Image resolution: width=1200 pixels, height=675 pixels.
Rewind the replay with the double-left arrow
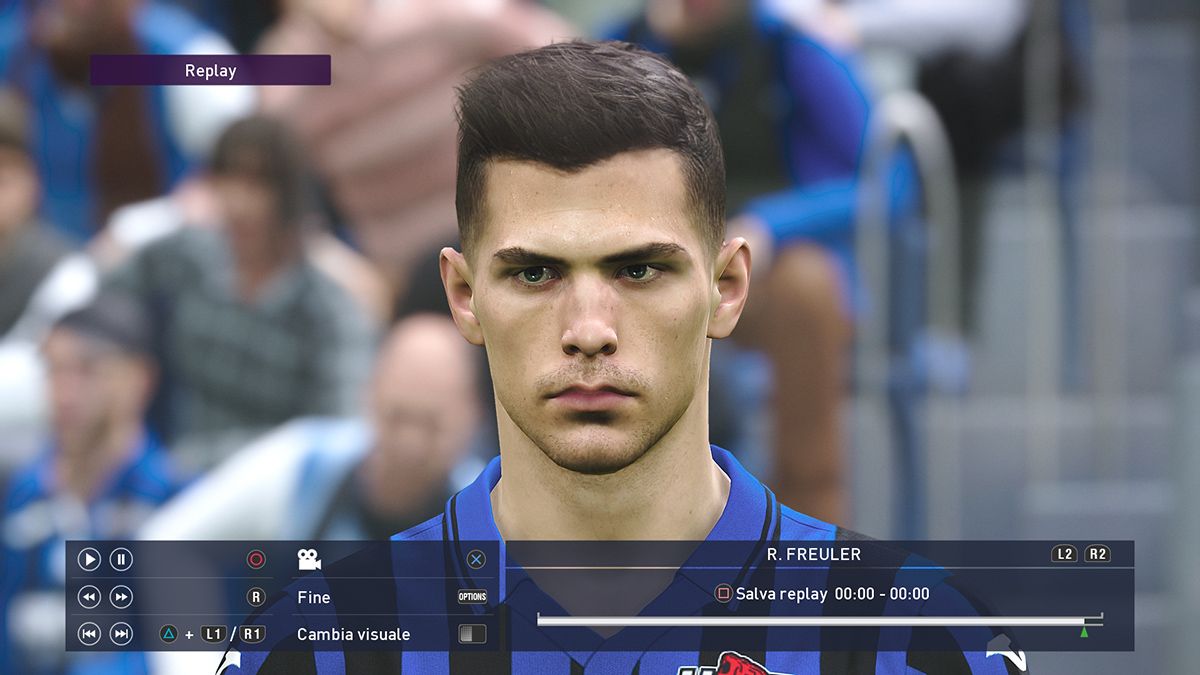point(89,597)
